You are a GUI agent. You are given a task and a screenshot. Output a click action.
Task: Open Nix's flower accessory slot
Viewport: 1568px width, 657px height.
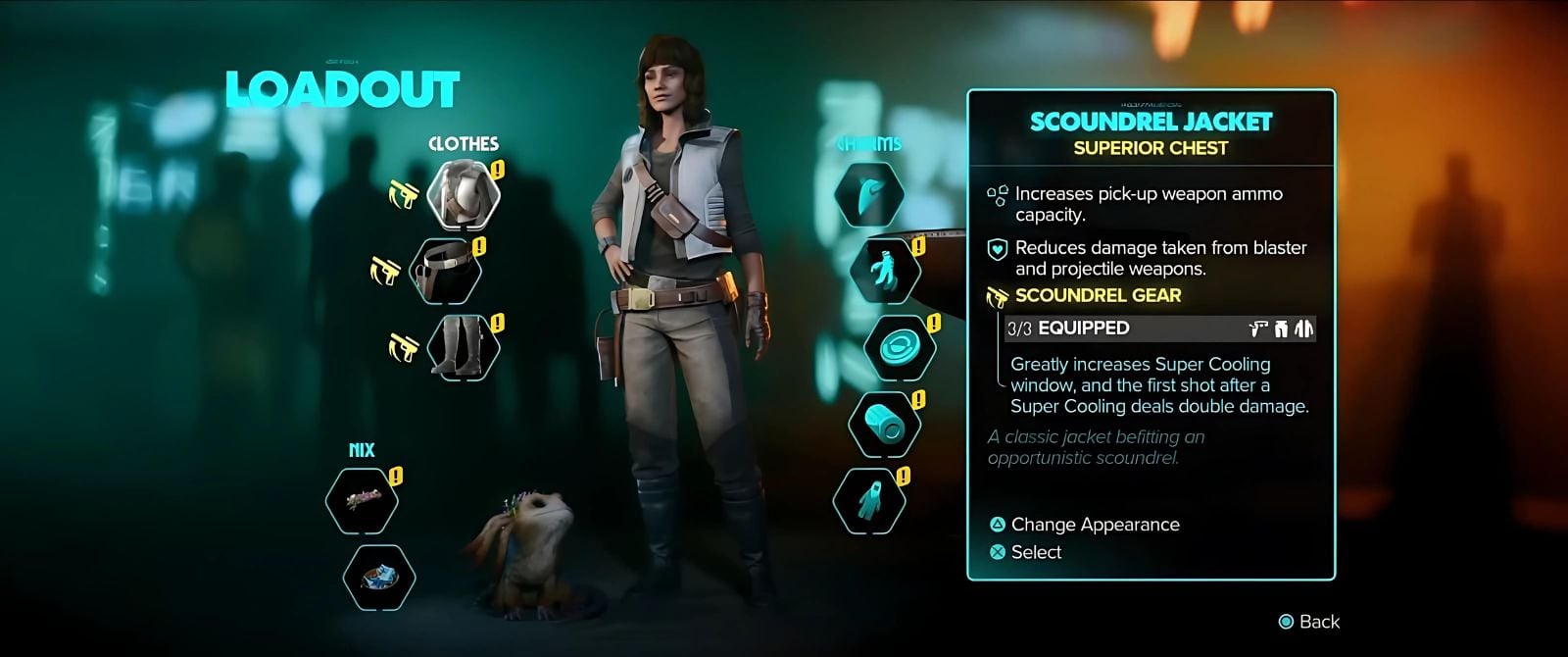click(362, 500)
